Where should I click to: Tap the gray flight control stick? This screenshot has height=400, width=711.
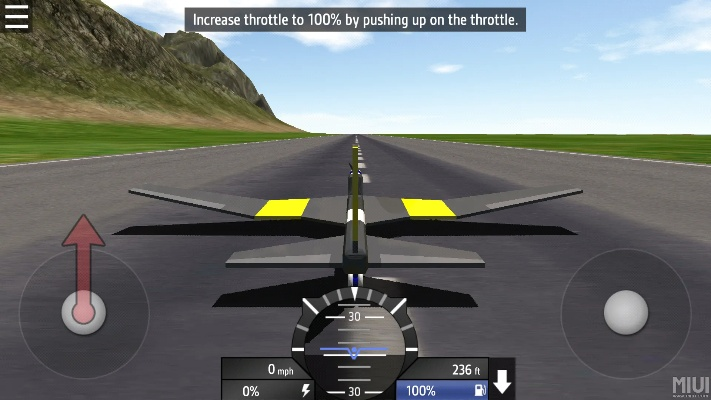point(626,312)
